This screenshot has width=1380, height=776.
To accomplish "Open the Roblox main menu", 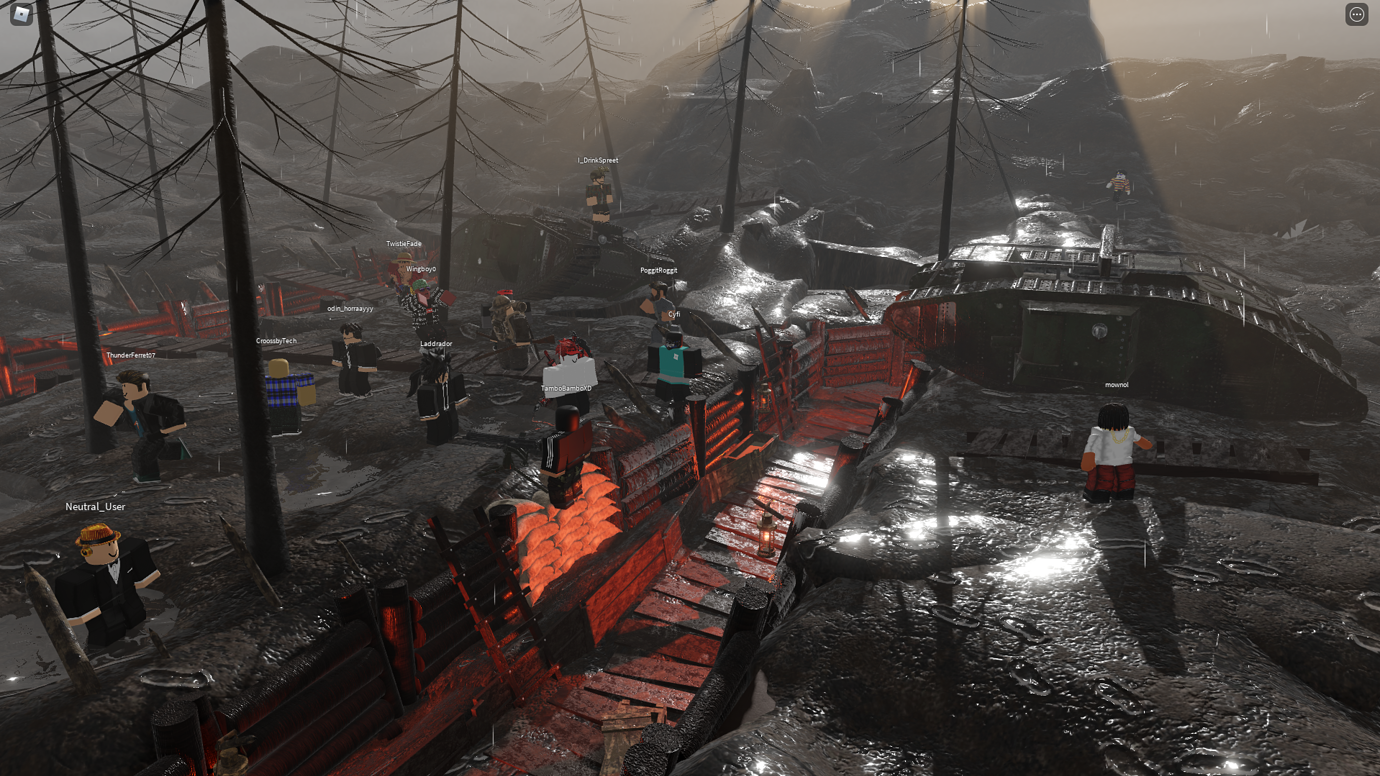I will click(21, 14).
